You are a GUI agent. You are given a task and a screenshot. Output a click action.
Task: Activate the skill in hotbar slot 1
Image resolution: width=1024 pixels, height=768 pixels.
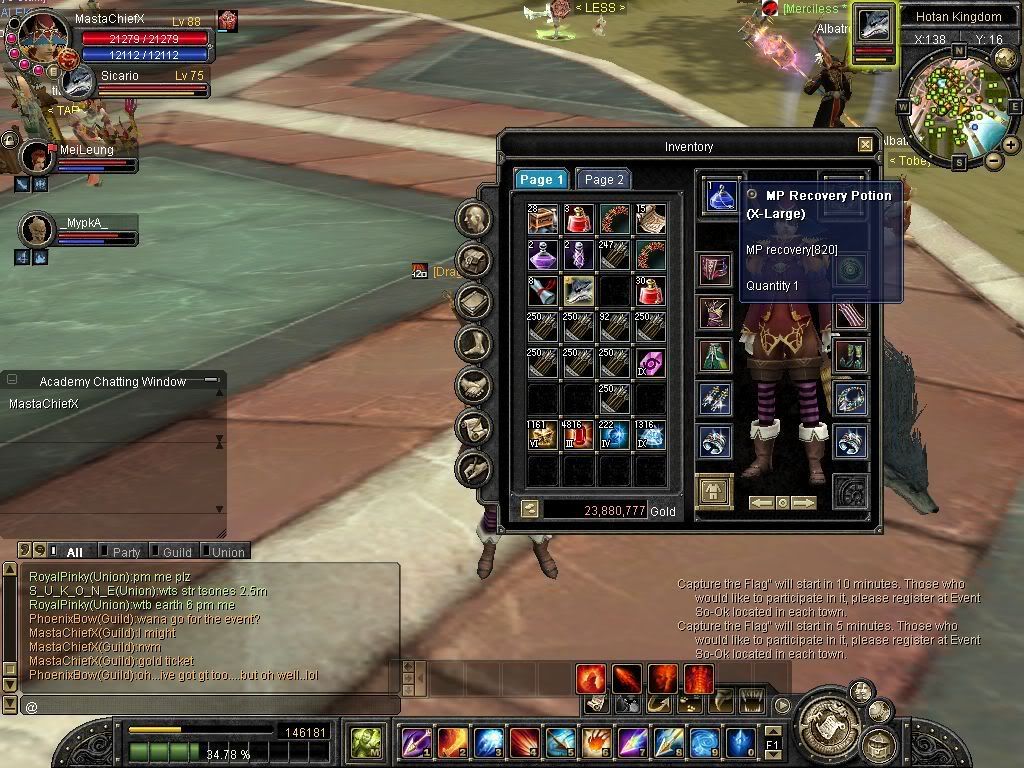point(416,742)
